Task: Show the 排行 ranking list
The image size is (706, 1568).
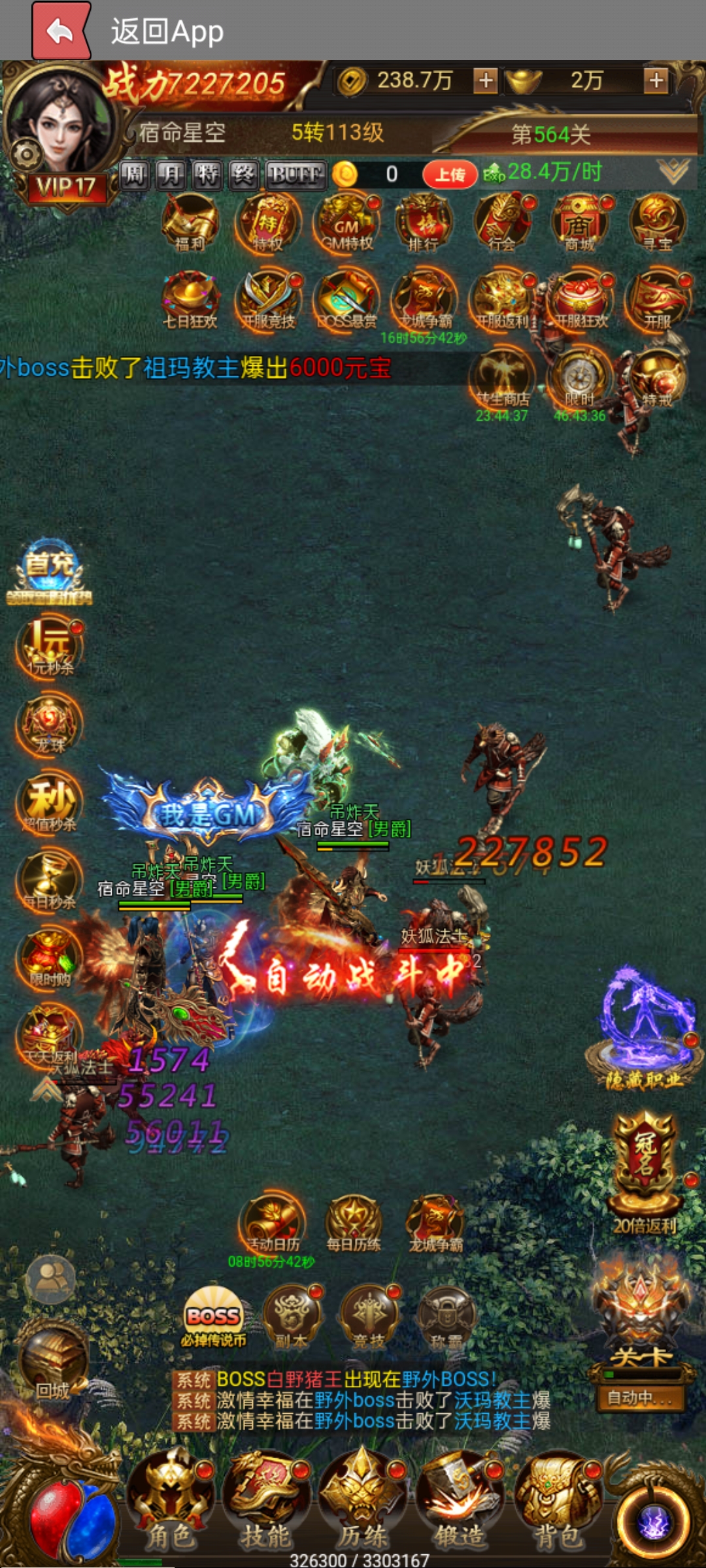Action: 424,222
